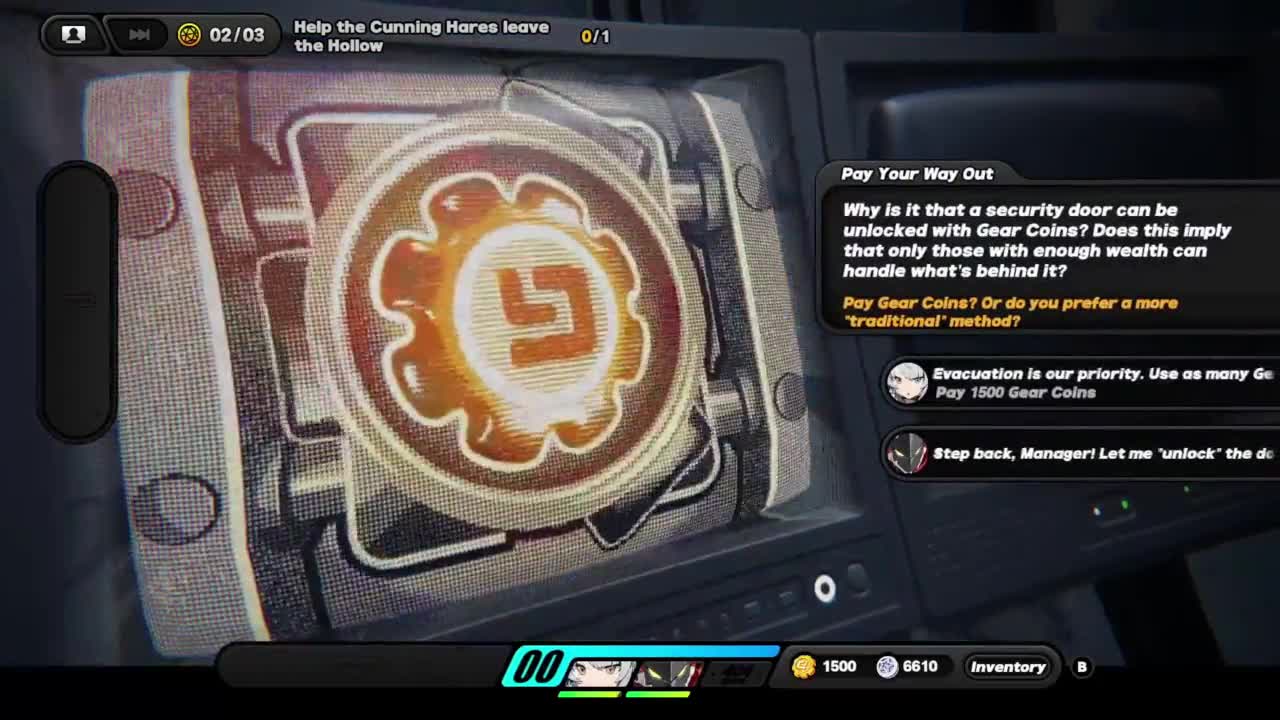Select the white-haired agent portrait
The width and height of the screenshot is (1280, 720).
click(x=600, y=673)
